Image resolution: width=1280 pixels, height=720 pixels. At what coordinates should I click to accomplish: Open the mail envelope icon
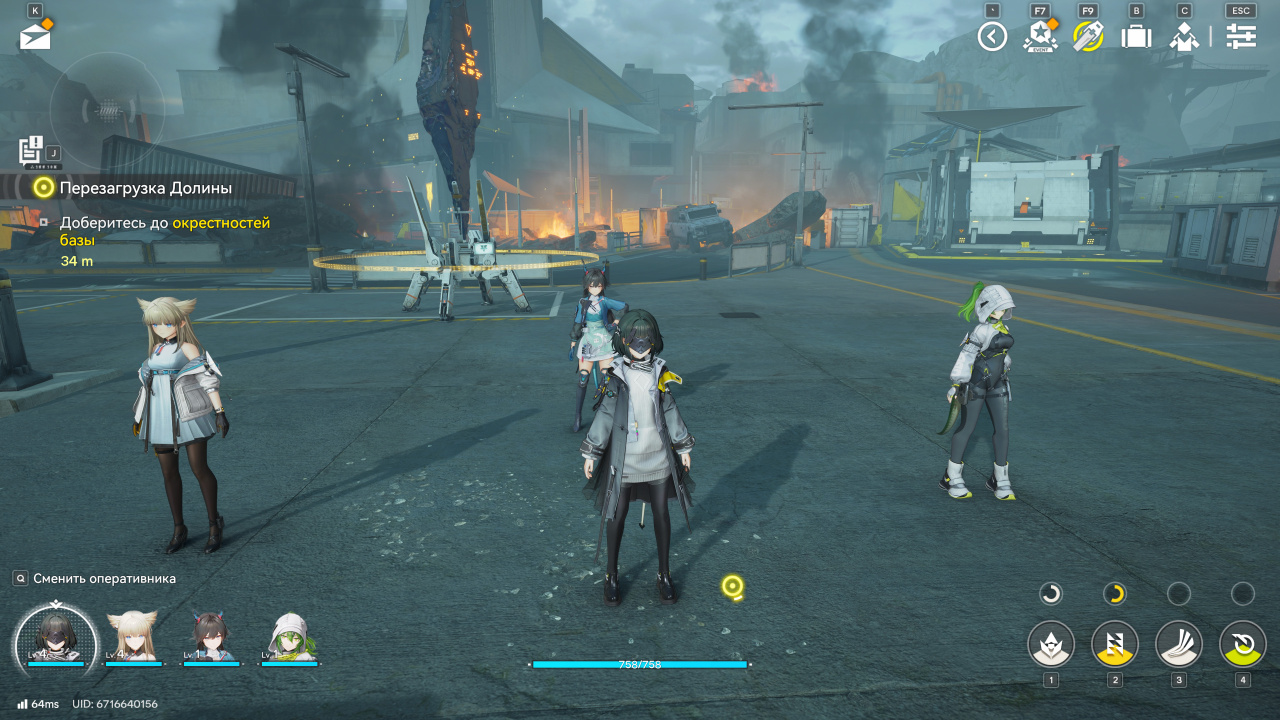coord(35,36)
